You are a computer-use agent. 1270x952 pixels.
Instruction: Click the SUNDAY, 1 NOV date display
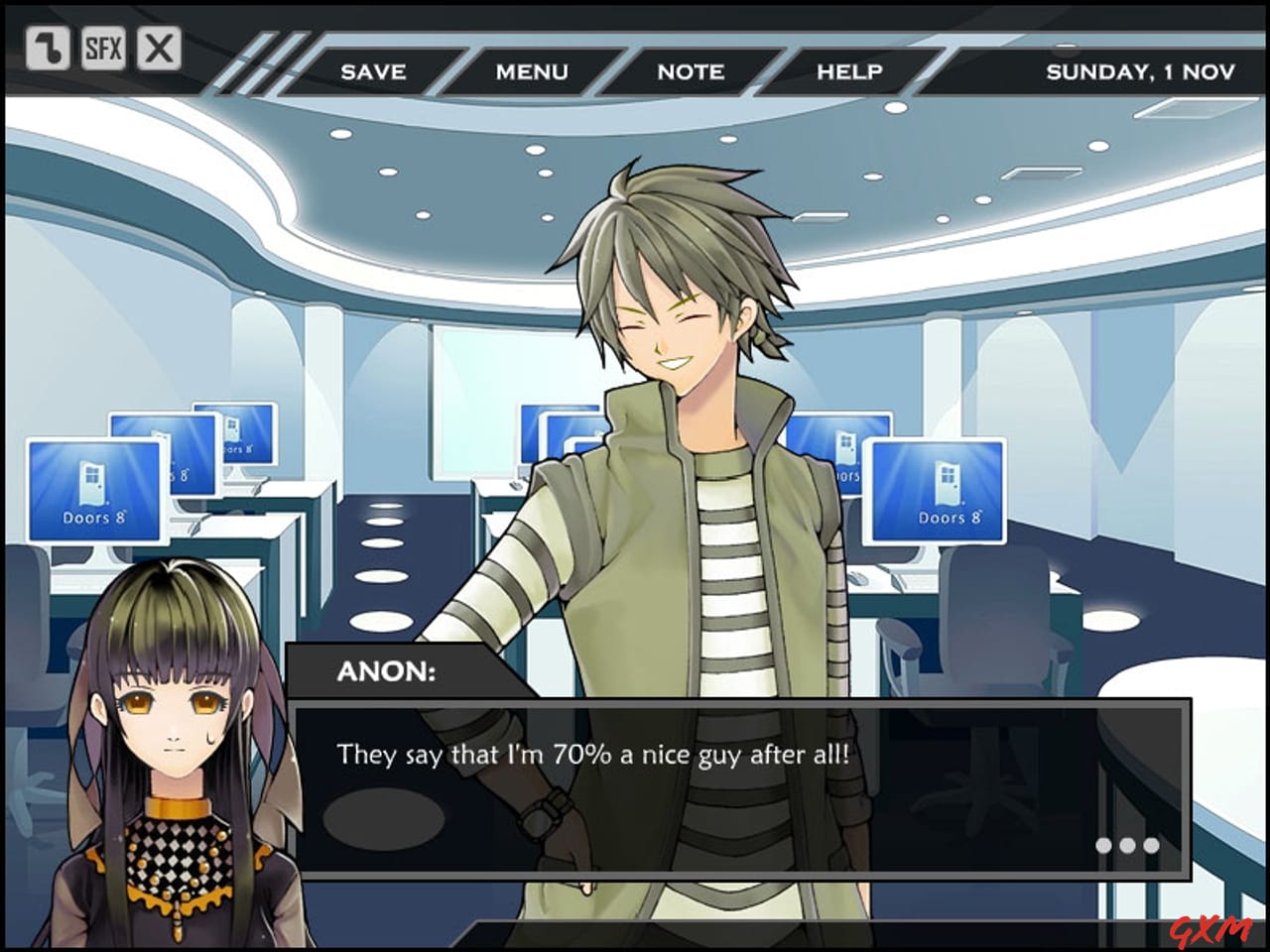click(x=1139, y=71)
